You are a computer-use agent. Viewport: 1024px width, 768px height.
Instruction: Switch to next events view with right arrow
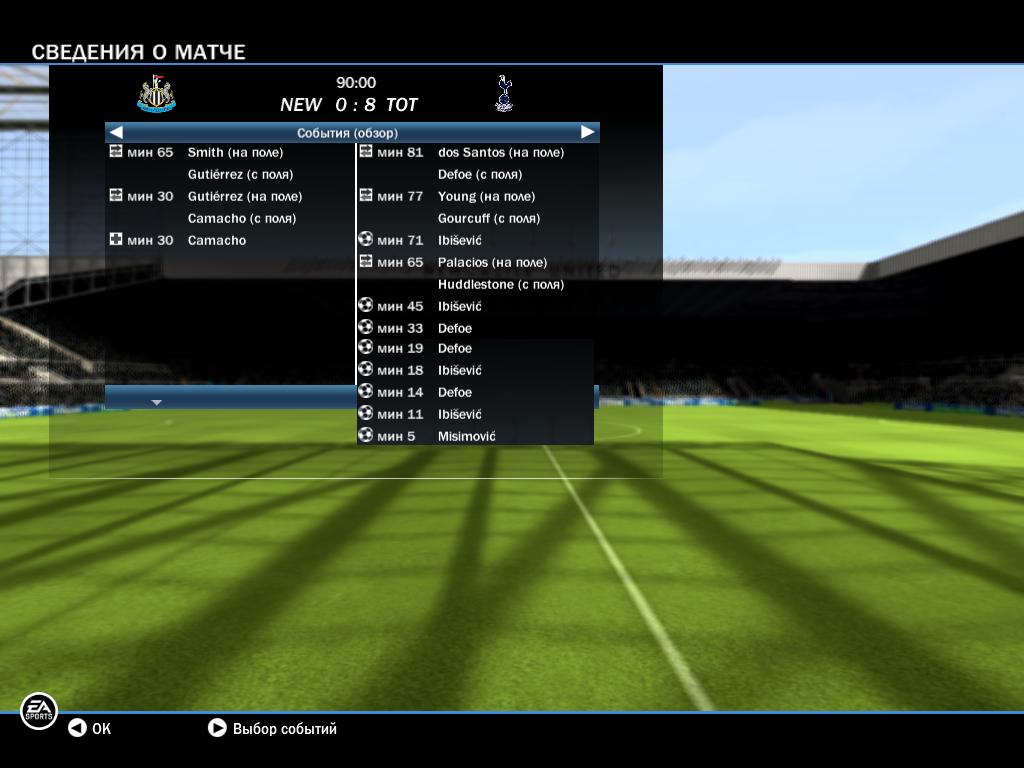point(587,132)
